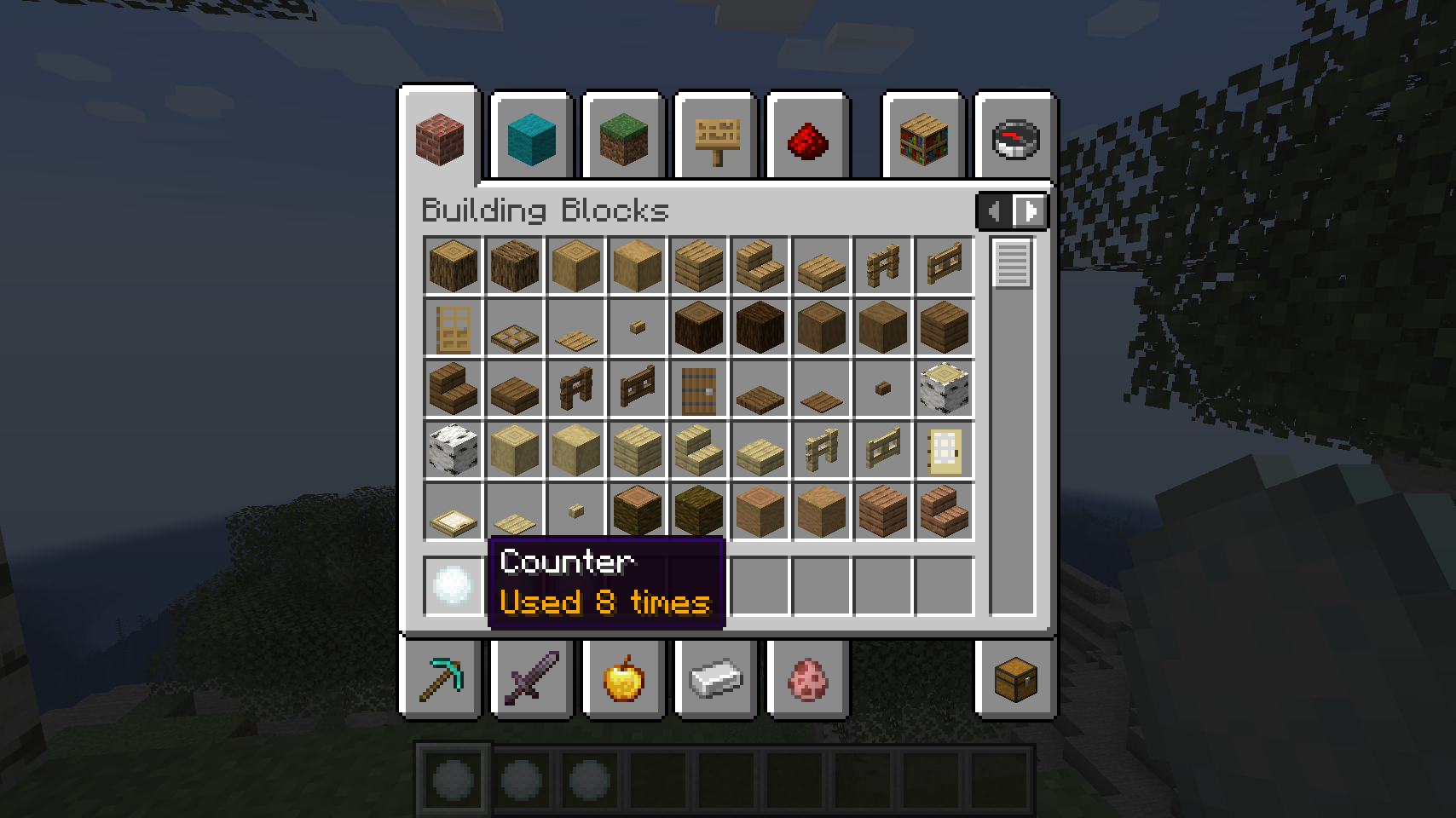Viewport: 1456px width, 818px height.
Task: Select the sword Combat tab icon
Action: [532, 678]
